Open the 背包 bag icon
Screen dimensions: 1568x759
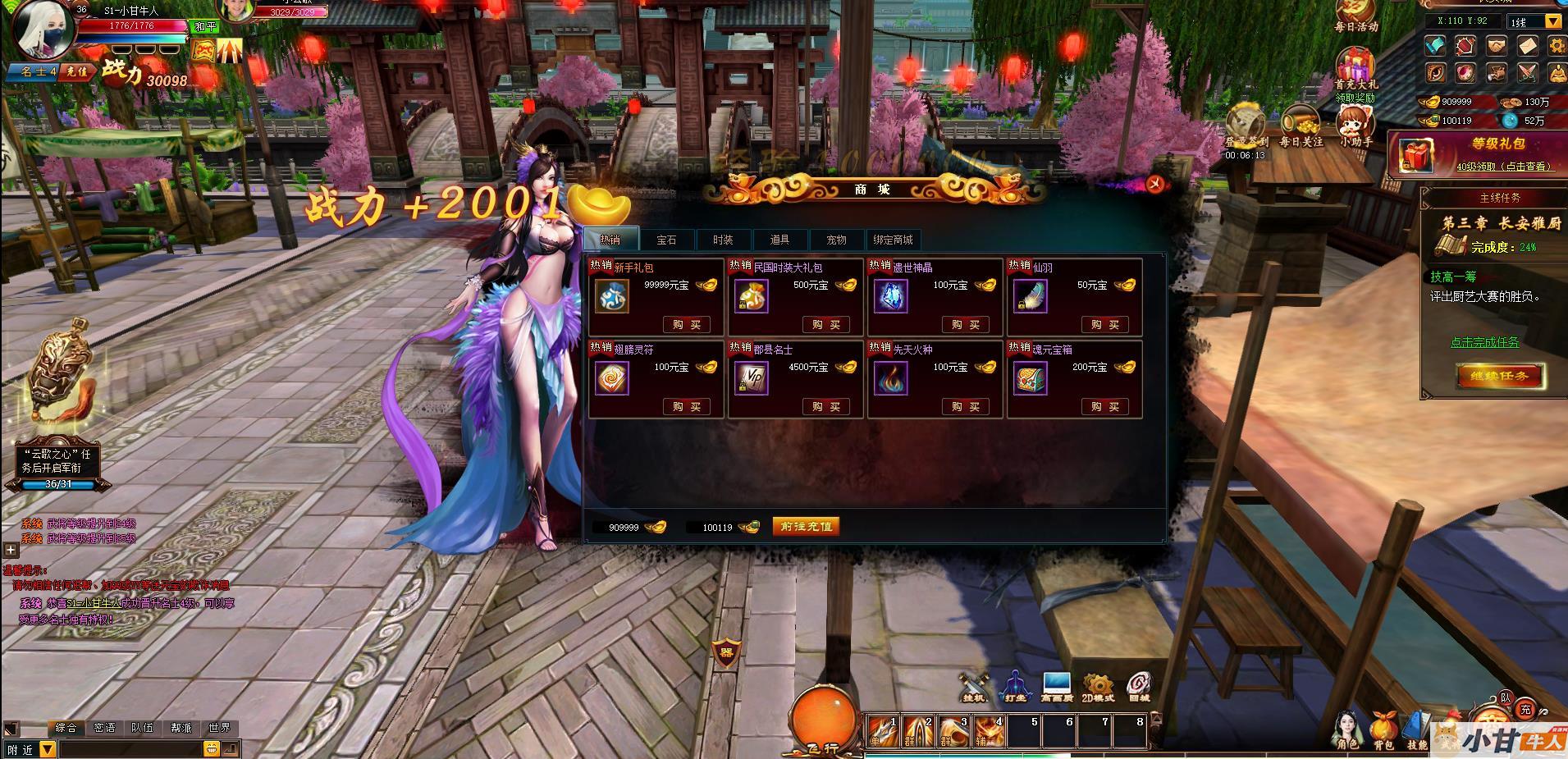click(1383, 730)
